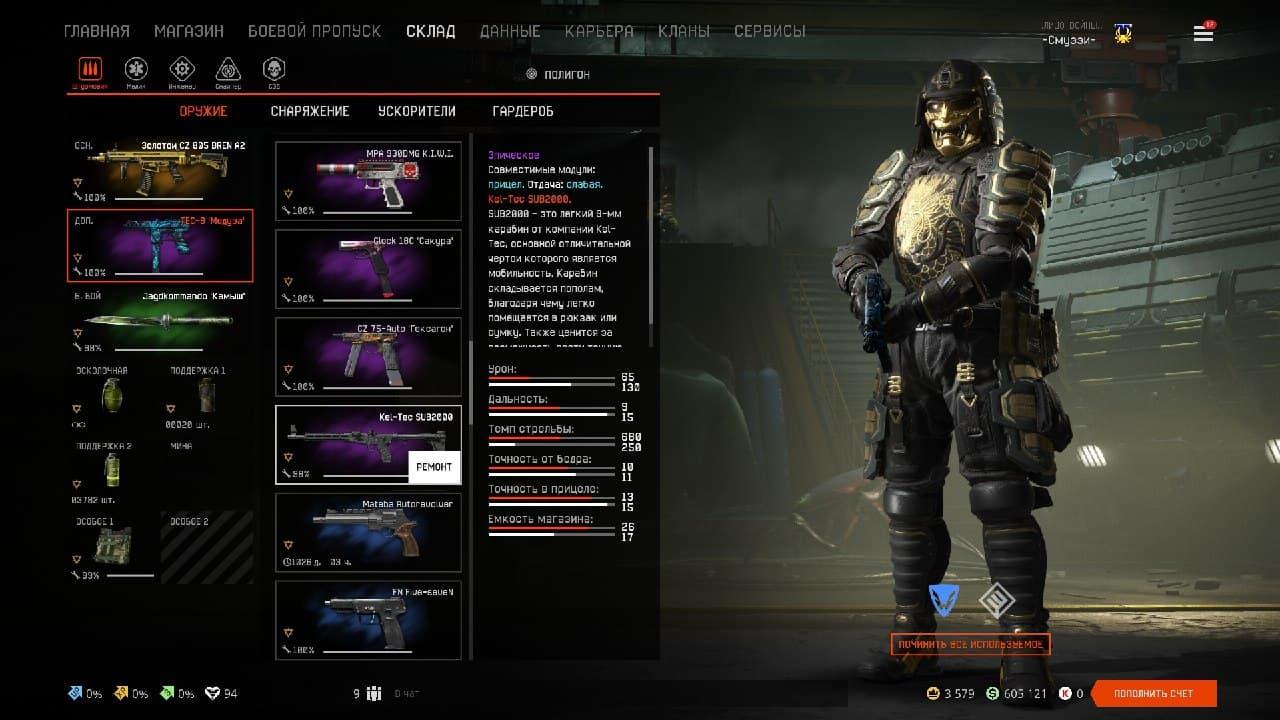Repair all equipped items button

tap(970, 644)
